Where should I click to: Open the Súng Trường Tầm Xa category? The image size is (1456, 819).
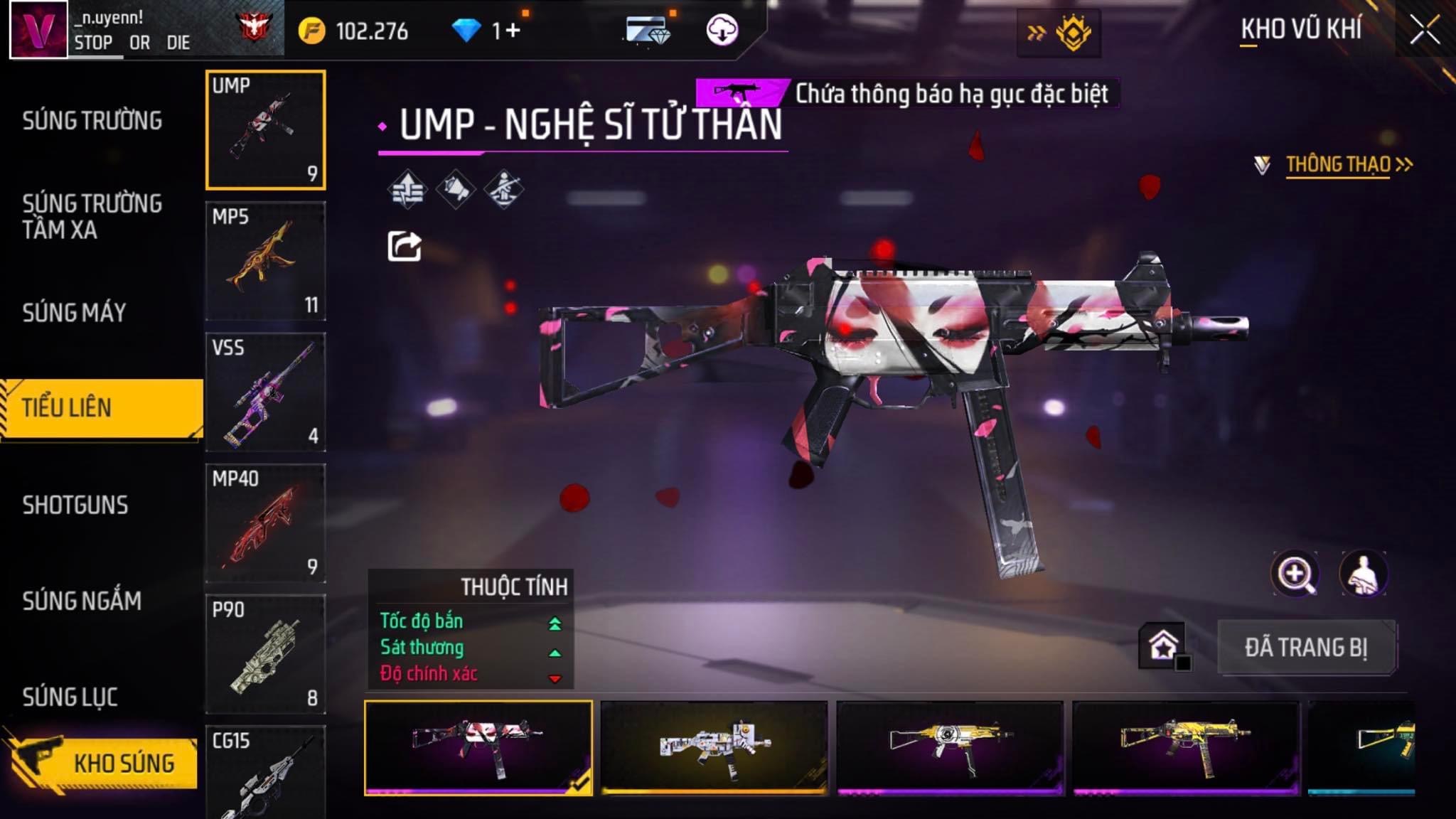pyautogui.click(x=92, y=216)
